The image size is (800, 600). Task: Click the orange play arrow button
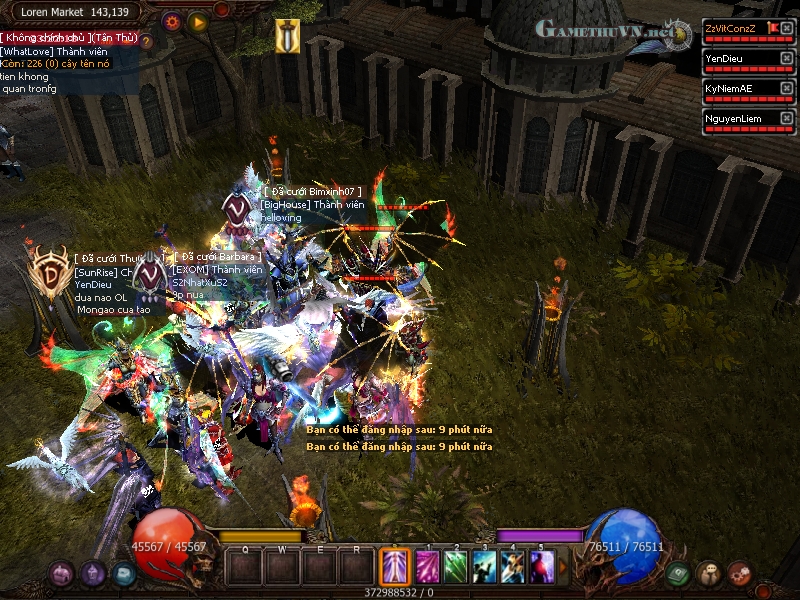click(198, 21)
